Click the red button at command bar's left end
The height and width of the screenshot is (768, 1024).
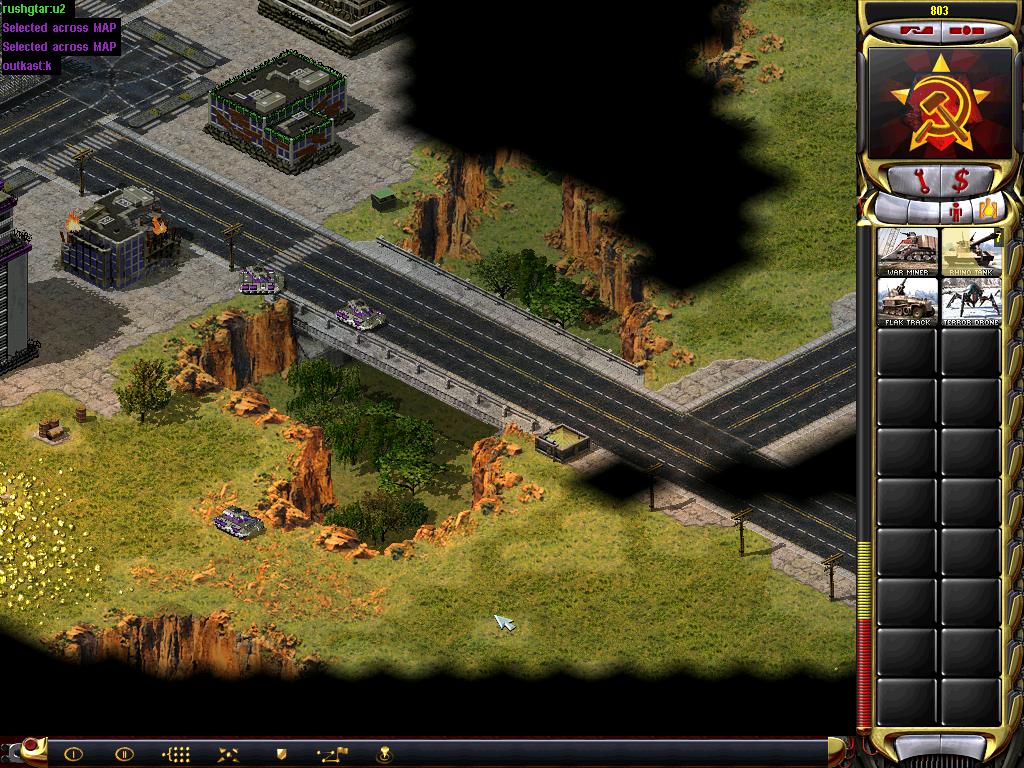[30, 745]
